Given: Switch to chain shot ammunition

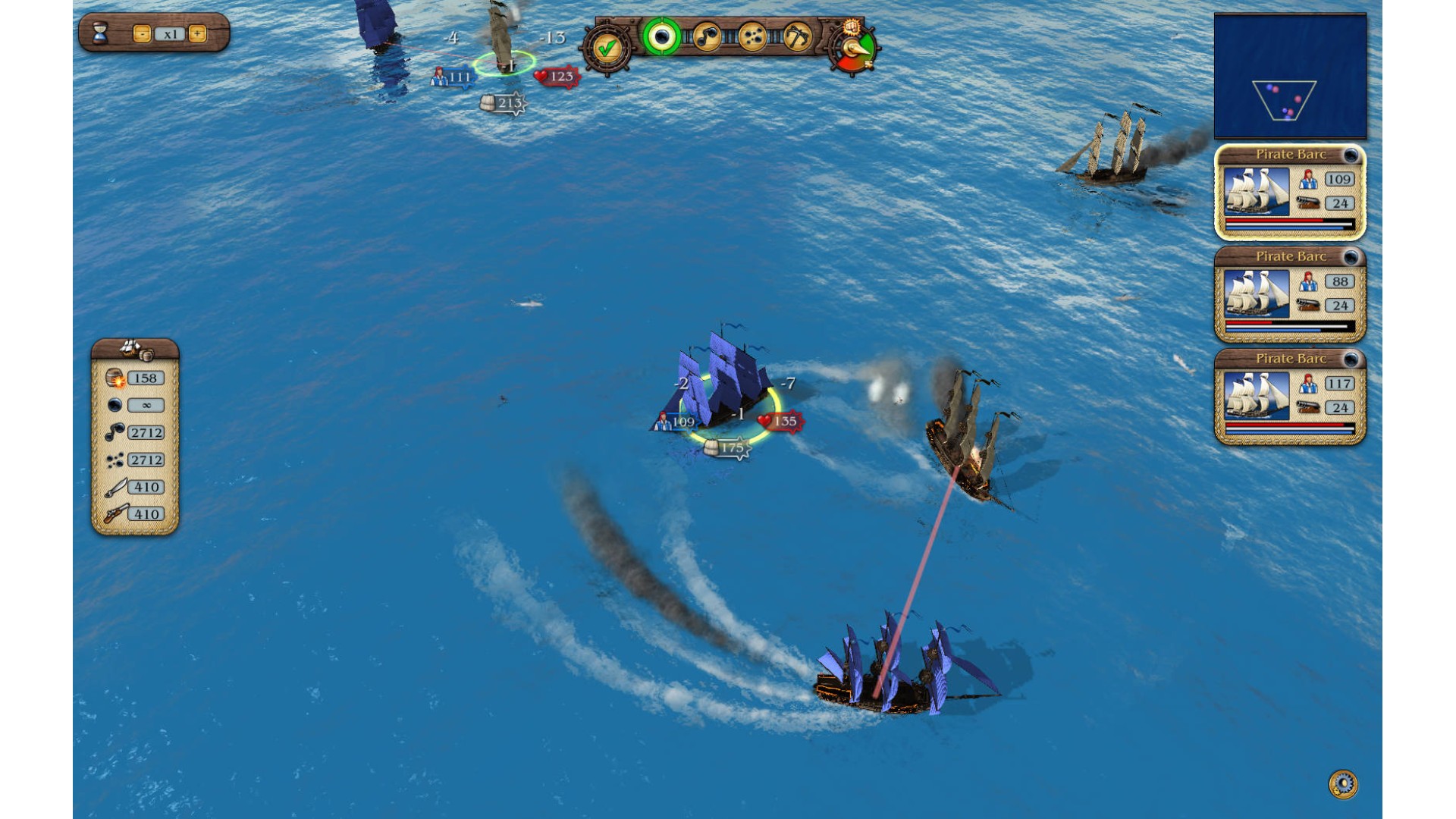Looking at the screenshot, I should pyautogui.click(x=707, y=36).
